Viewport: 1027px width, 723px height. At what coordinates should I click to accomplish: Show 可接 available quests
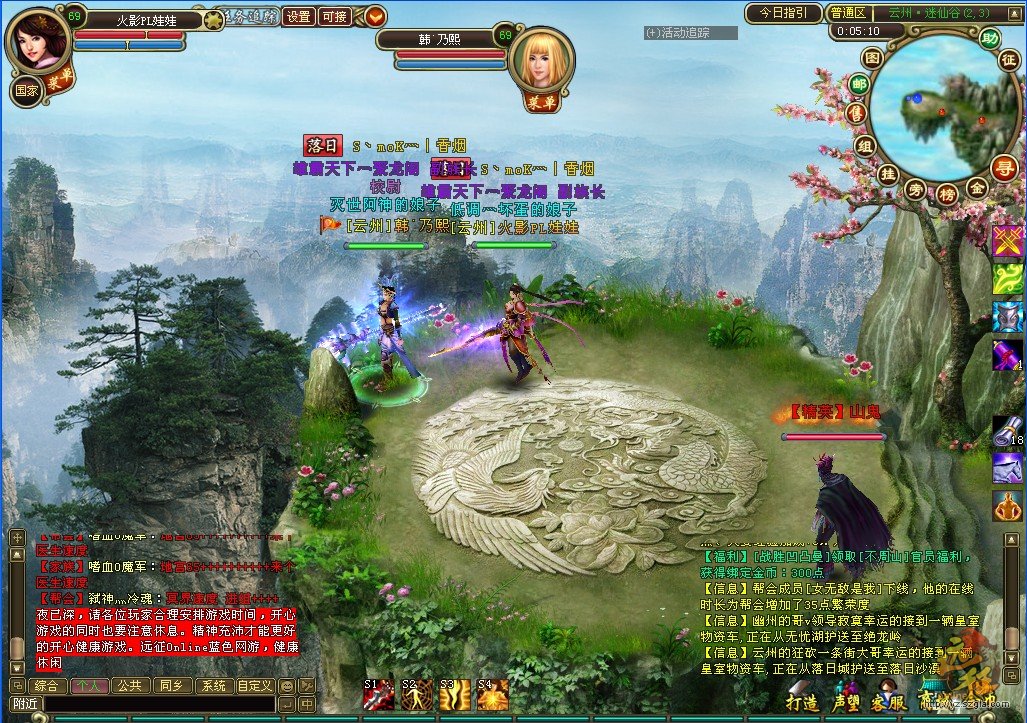click(333, 16)
